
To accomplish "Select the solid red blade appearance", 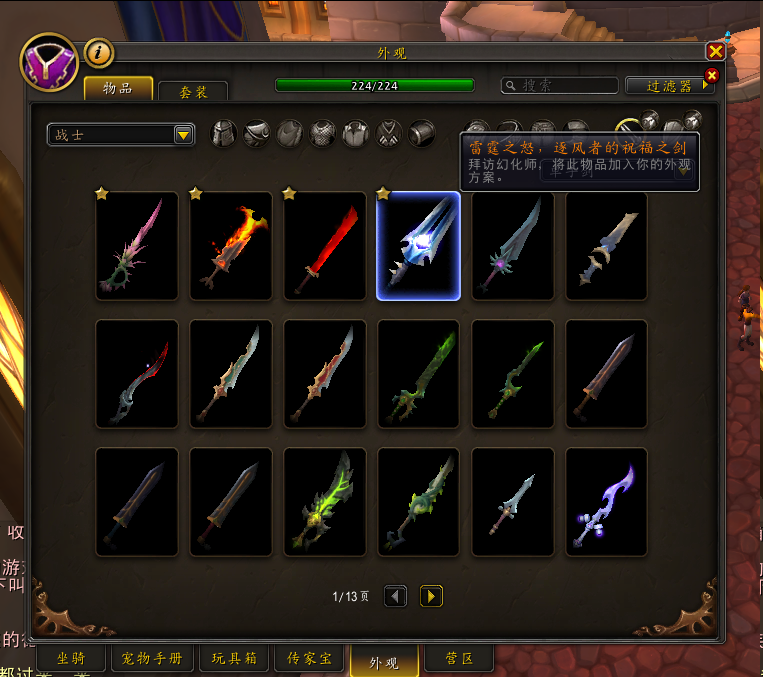I will tap(325, 246).
